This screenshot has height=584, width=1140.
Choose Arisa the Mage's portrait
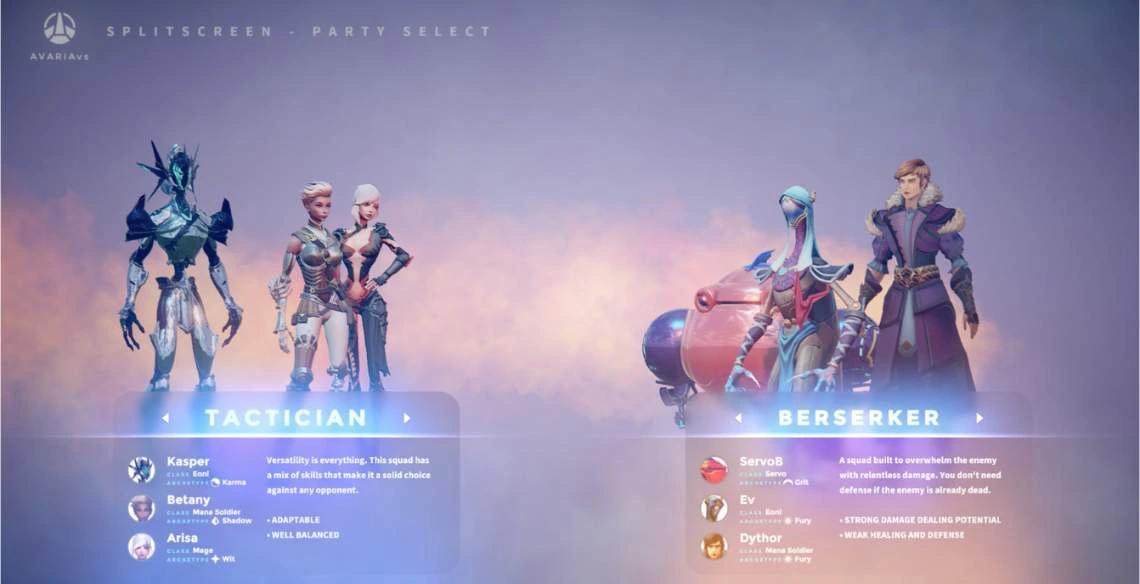[x=141, y=546]
